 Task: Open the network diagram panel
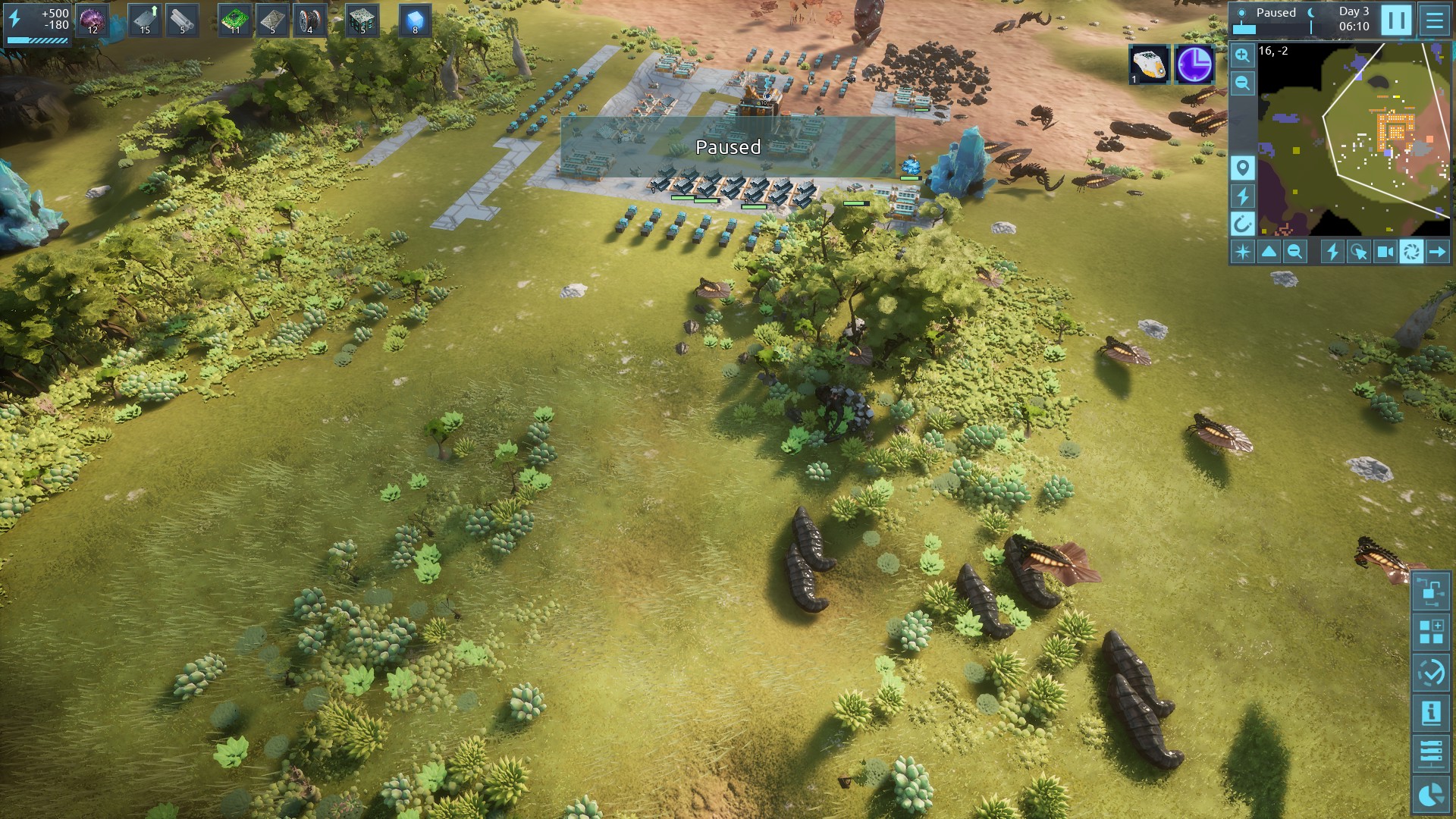click(x=1431, y=591)
